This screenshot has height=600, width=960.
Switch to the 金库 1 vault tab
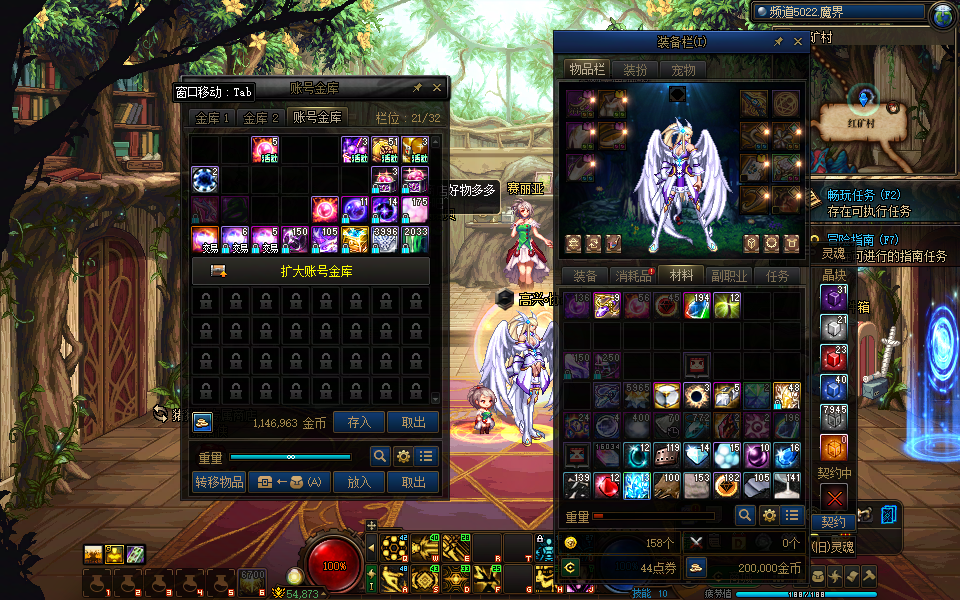(213, 118)
